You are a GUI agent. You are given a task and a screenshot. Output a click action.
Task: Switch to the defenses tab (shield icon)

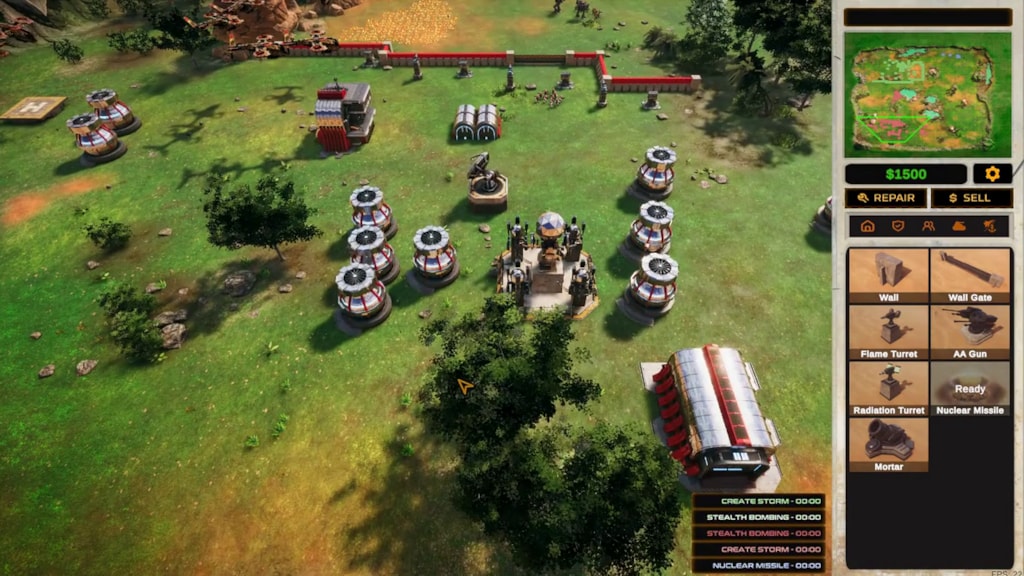click(x=898, y=226)
